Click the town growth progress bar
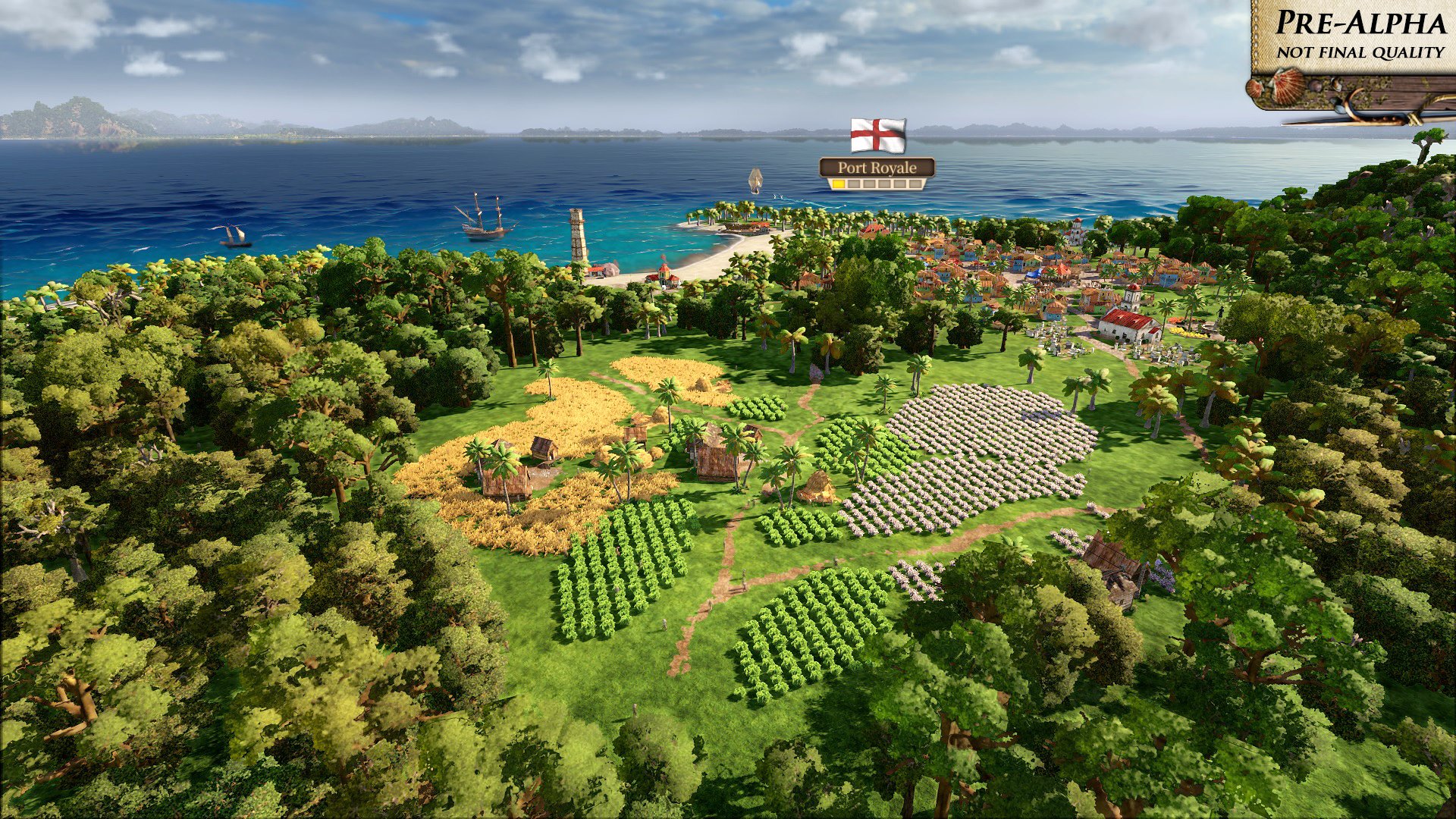 pos(878,184)
